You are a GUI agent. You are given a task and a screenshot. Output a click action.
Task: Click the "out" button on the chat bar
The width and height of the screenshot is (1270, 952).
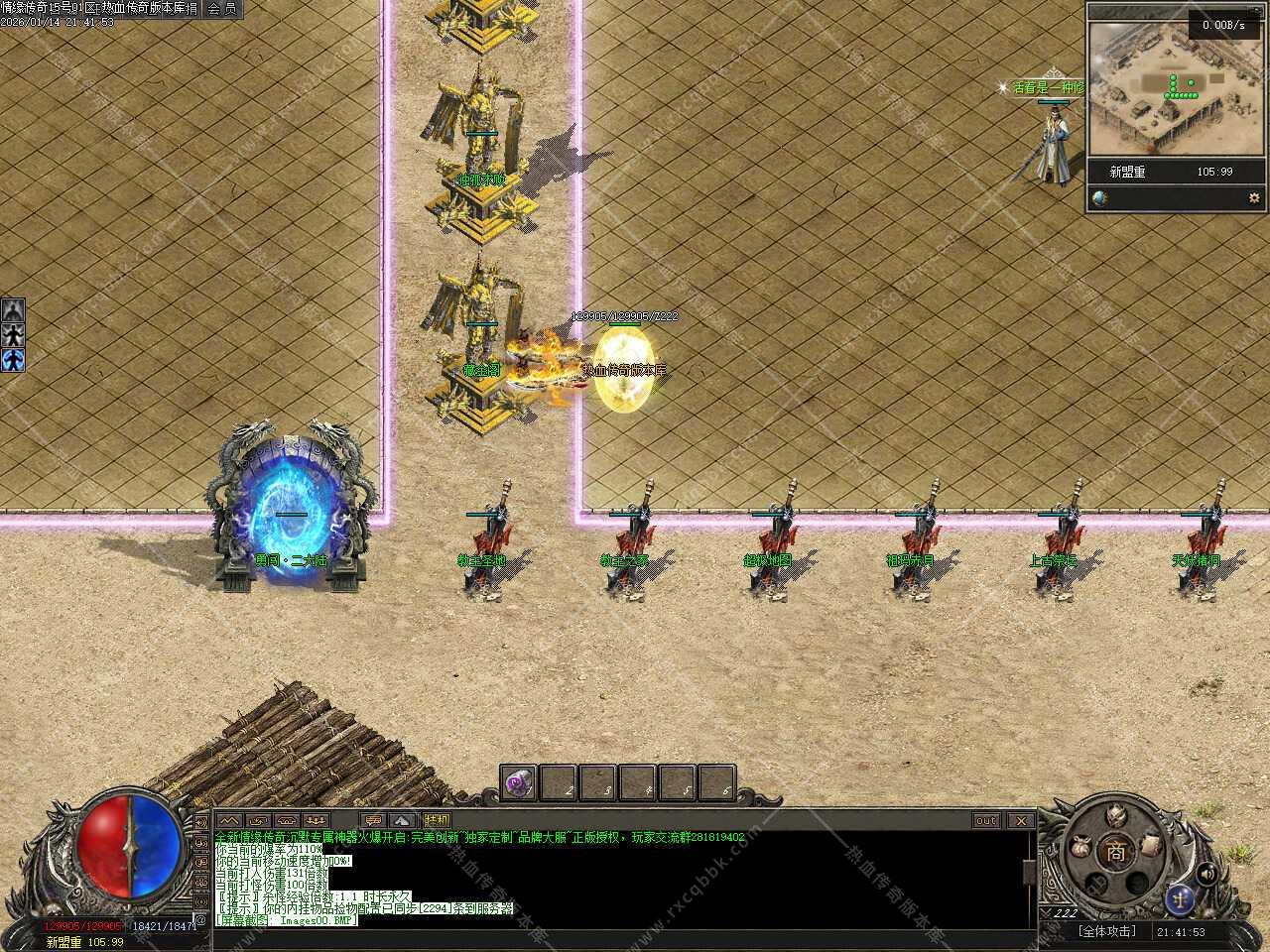pos(986,821)
